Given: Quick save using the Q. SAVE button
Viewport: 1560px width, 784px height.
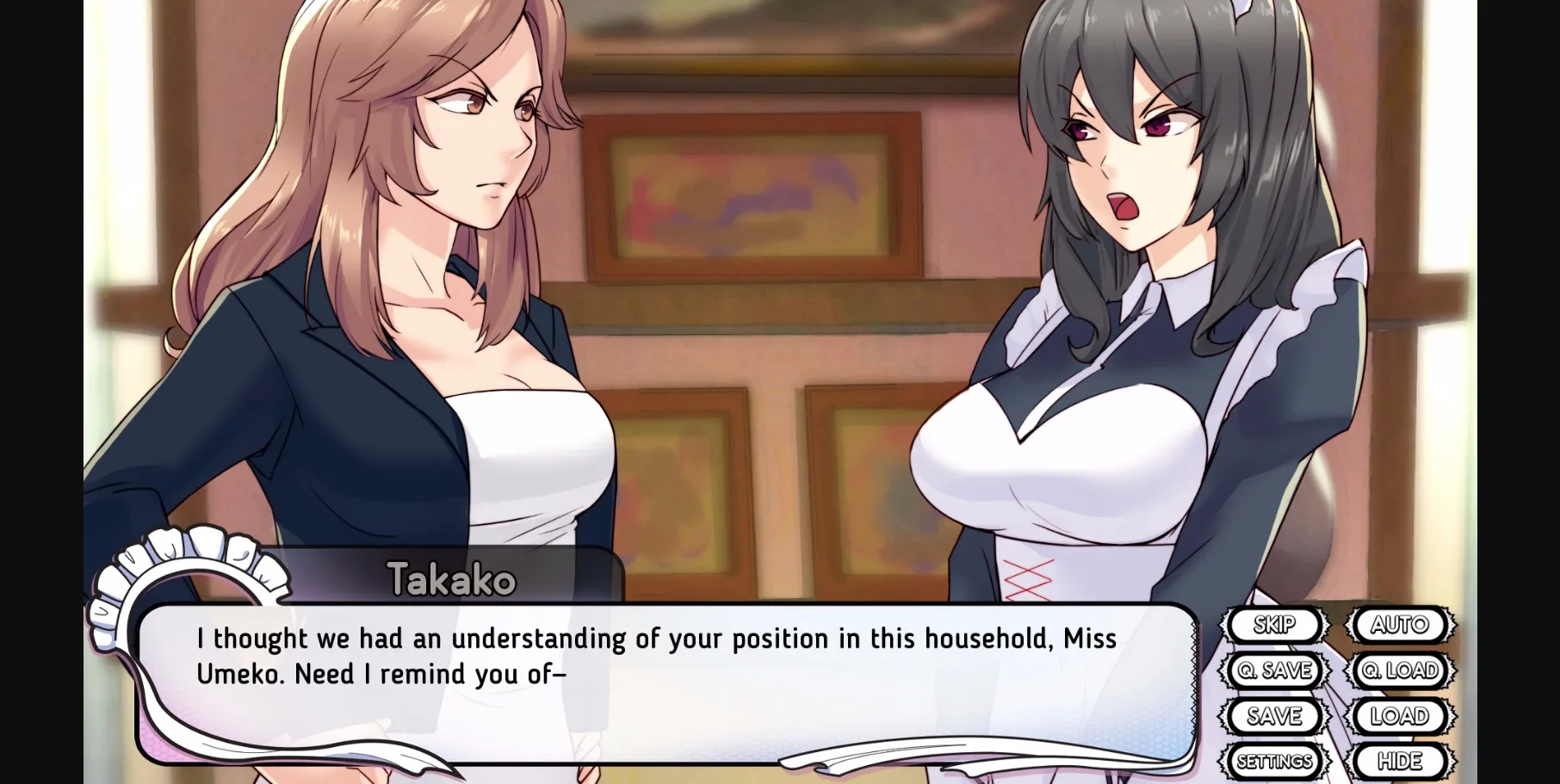Looking at the screenshot, I should pyautogui.click(x=1274, y=671).
